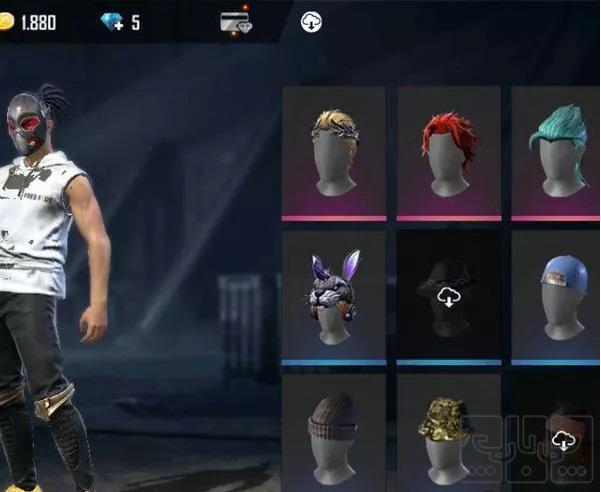Tap the cloud download icon in top bar
Image resolution: width=601 pixels, height=492 pixels.
[311, 22]
